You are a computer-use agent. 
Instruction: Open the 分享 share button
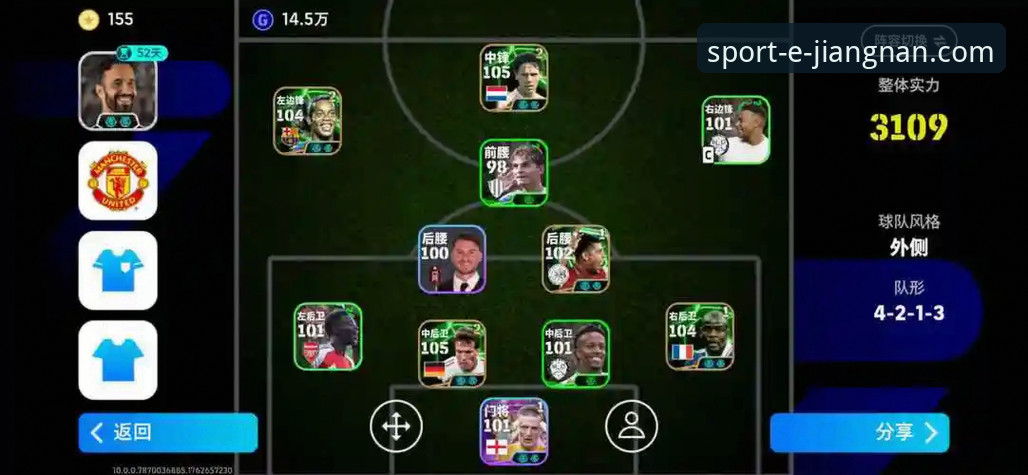click(x=859, y=432)
